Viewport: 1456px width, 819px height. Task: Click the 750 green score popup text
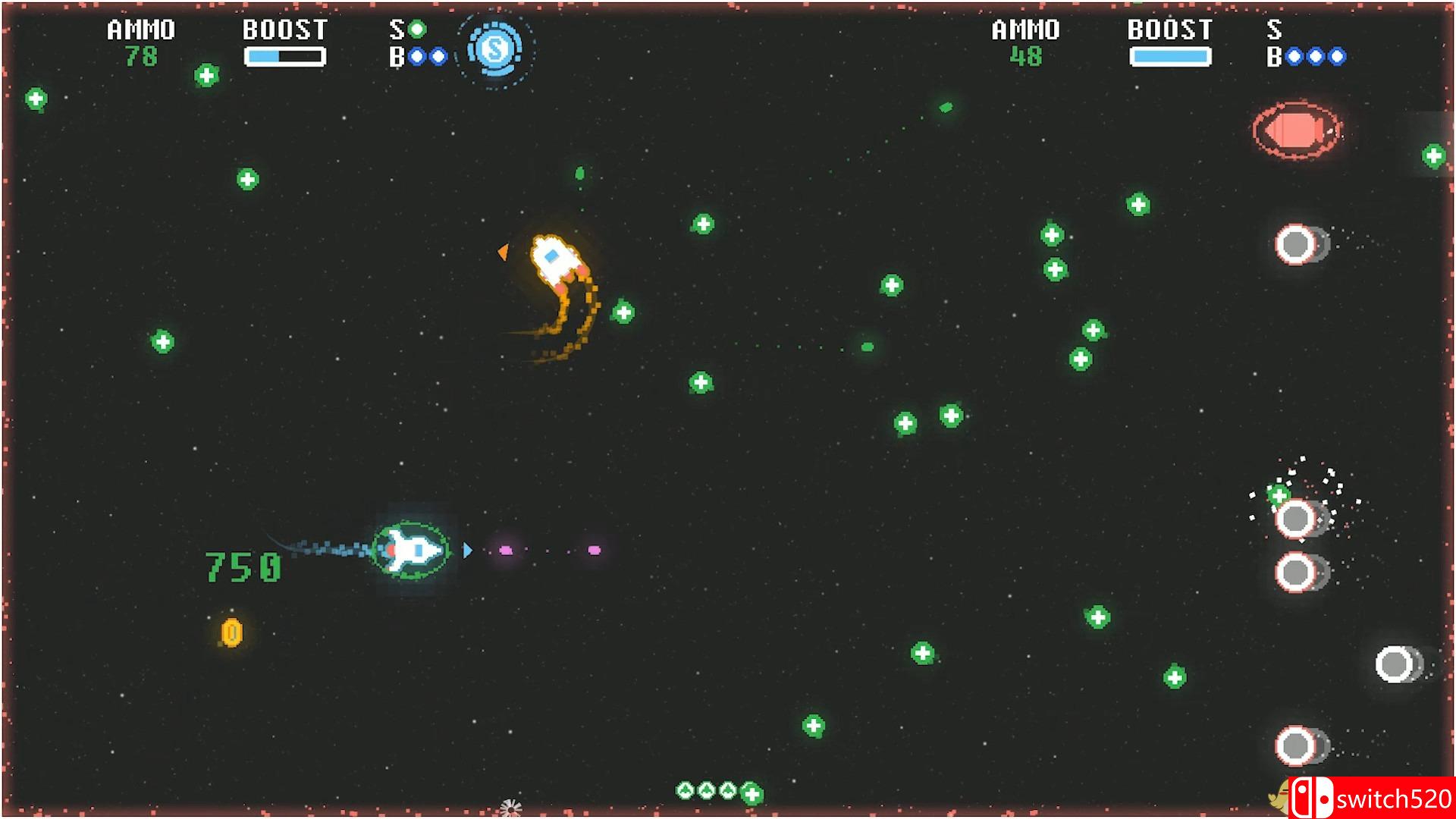[x=244, y=568]
